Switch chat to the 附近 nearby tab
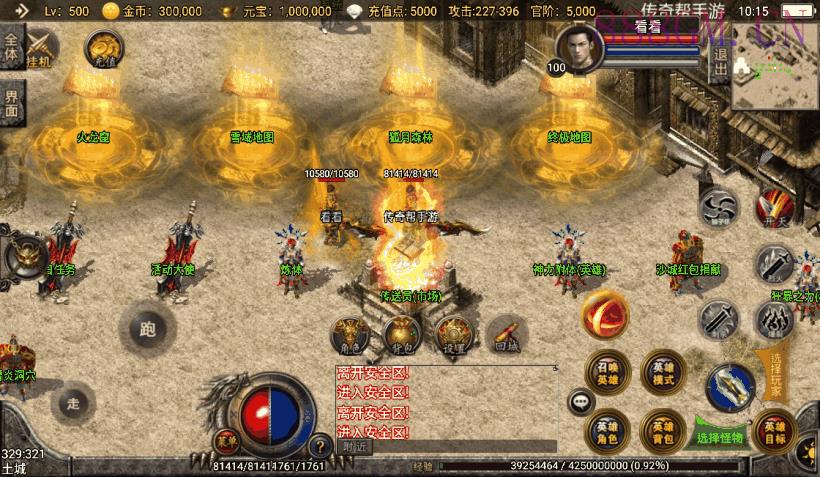This screenshot has width=820, height=477. (356, 447)
